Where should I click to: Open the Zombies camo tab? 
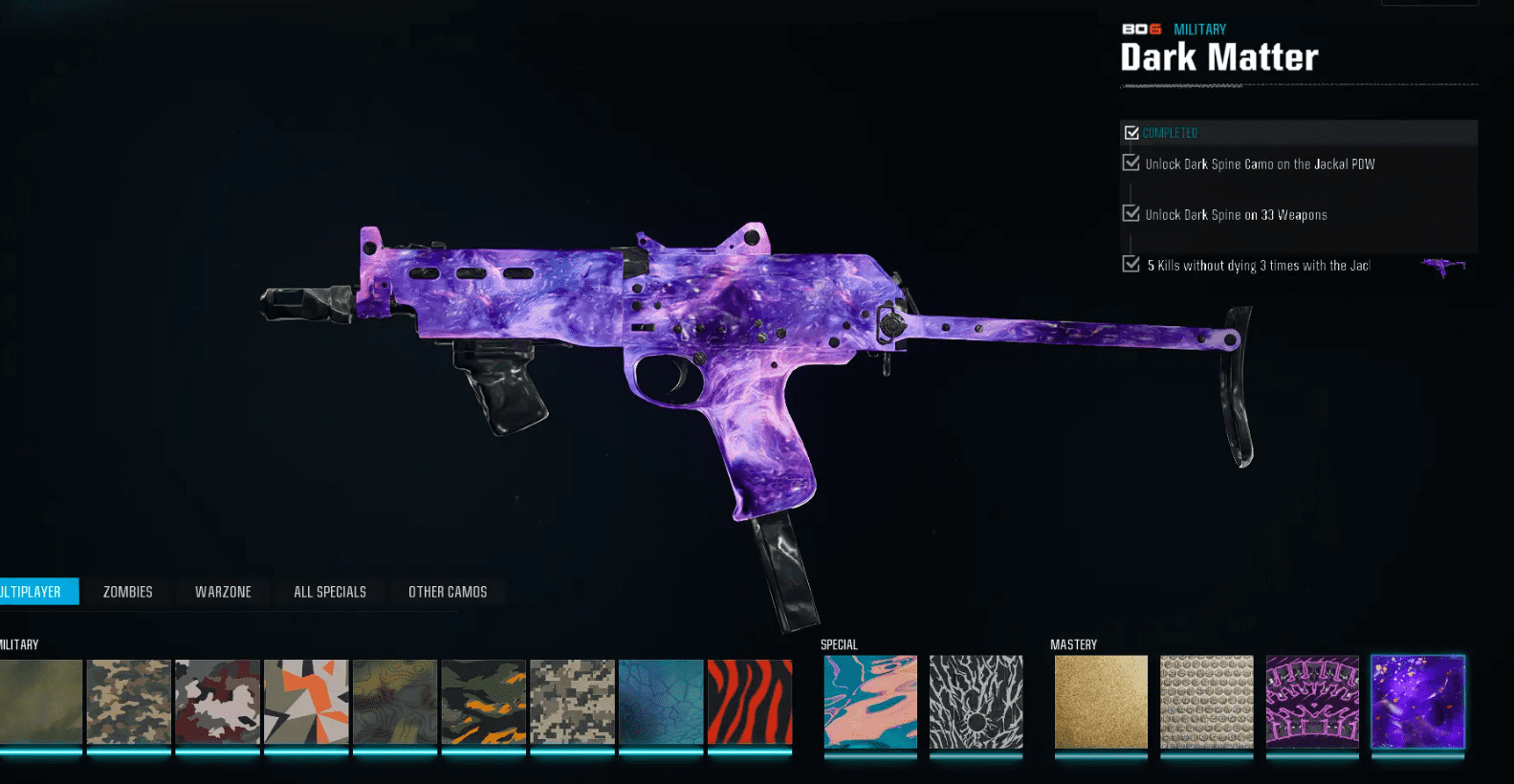[128, 592]
